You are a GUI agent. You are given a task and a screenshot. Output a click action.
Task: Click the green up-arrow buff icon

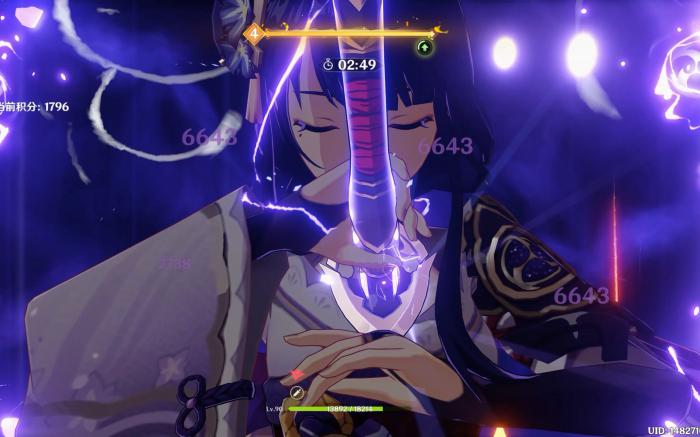coord(424,46)
